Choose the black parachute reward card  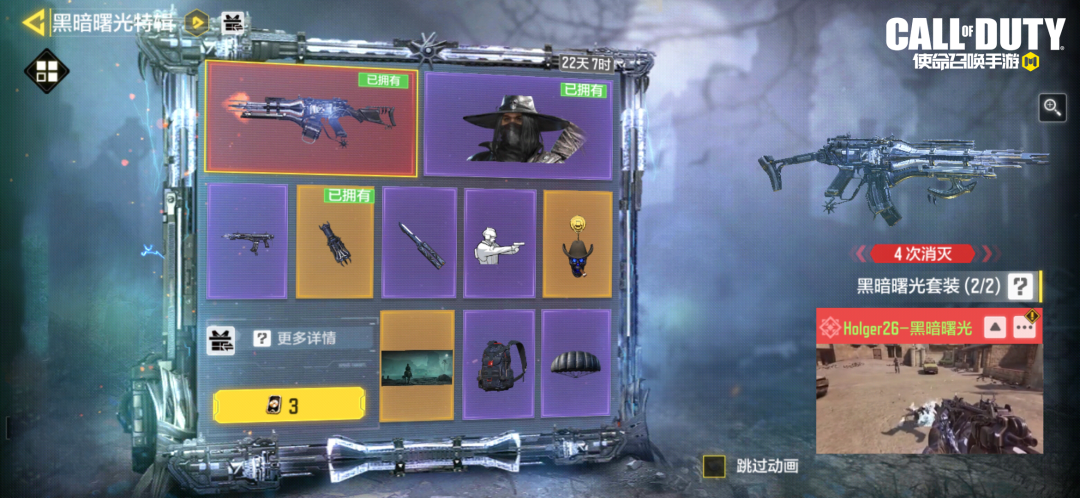(x=577, y=363)
